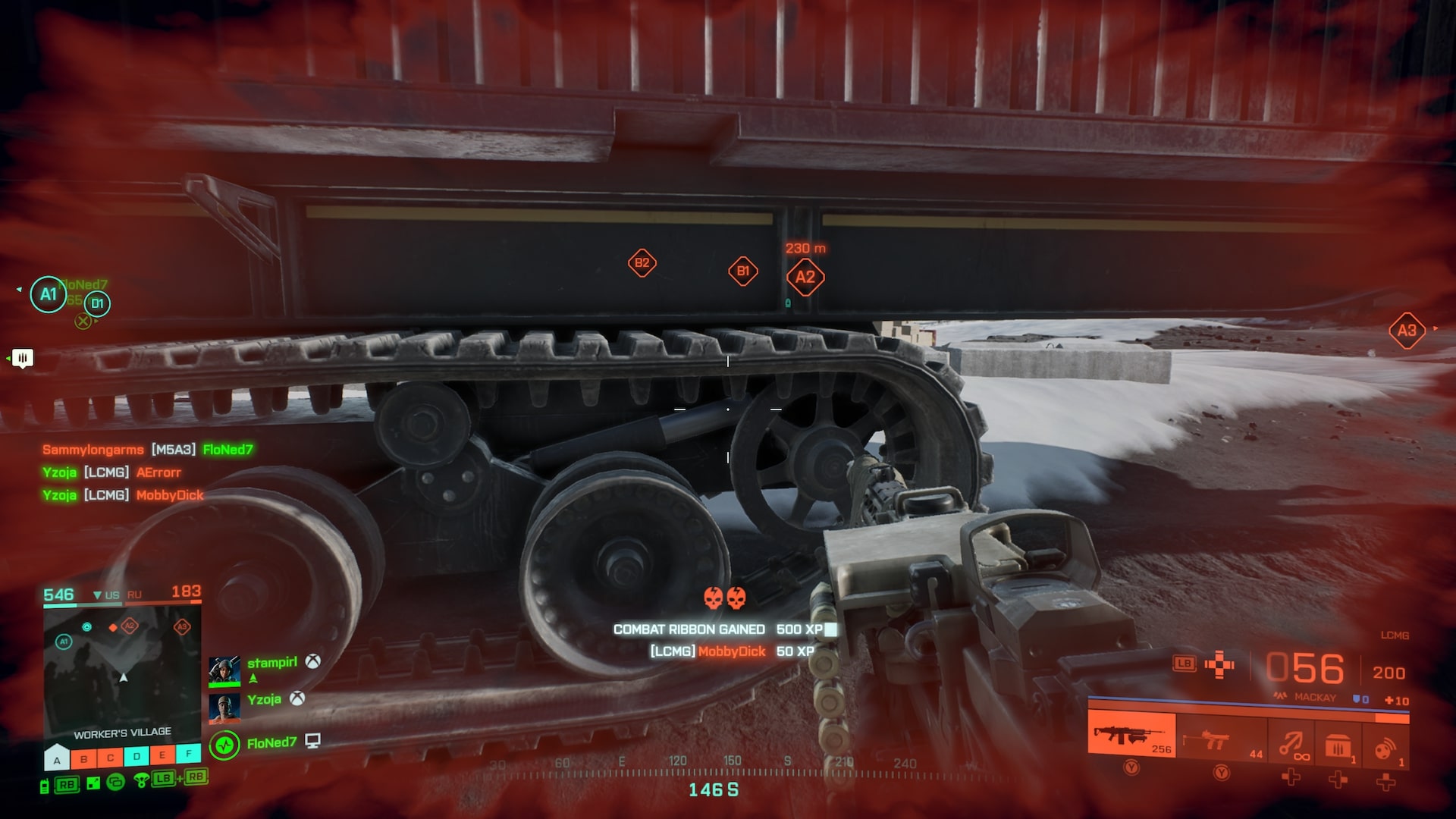The height and width of the screenshot is (819, 1456).
Task: Select sector F tile under minimap
Action: click(x=189, y=754)
